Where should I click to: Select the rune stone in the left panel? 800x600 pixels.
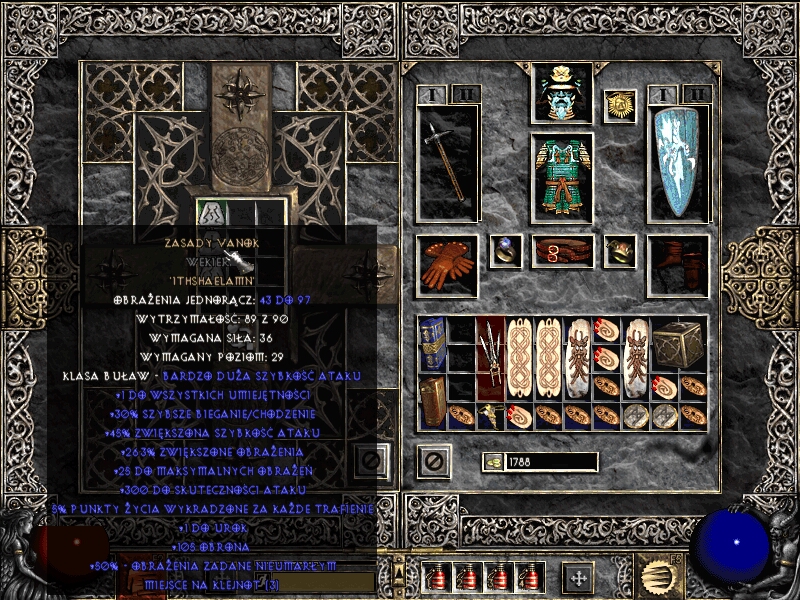(x=213, y=214)
